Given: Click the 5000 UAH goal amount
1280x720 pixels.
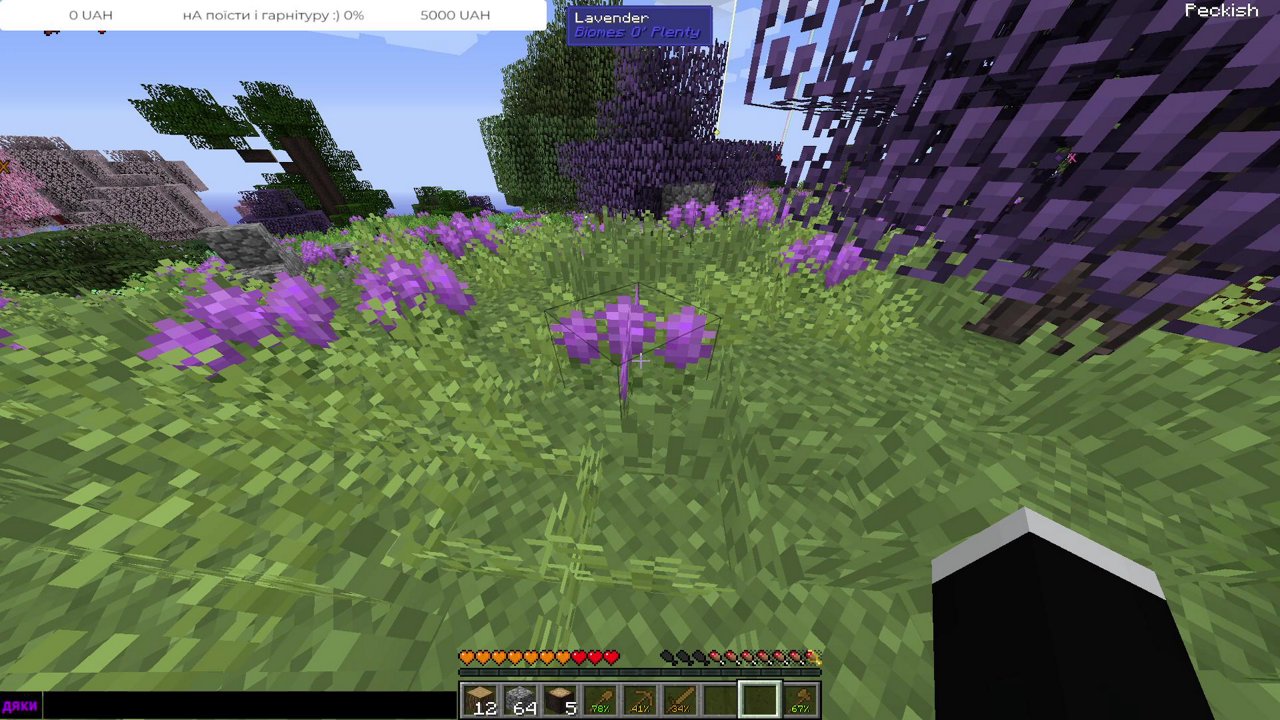Looking at the screenshot, I should pos(456,14).
